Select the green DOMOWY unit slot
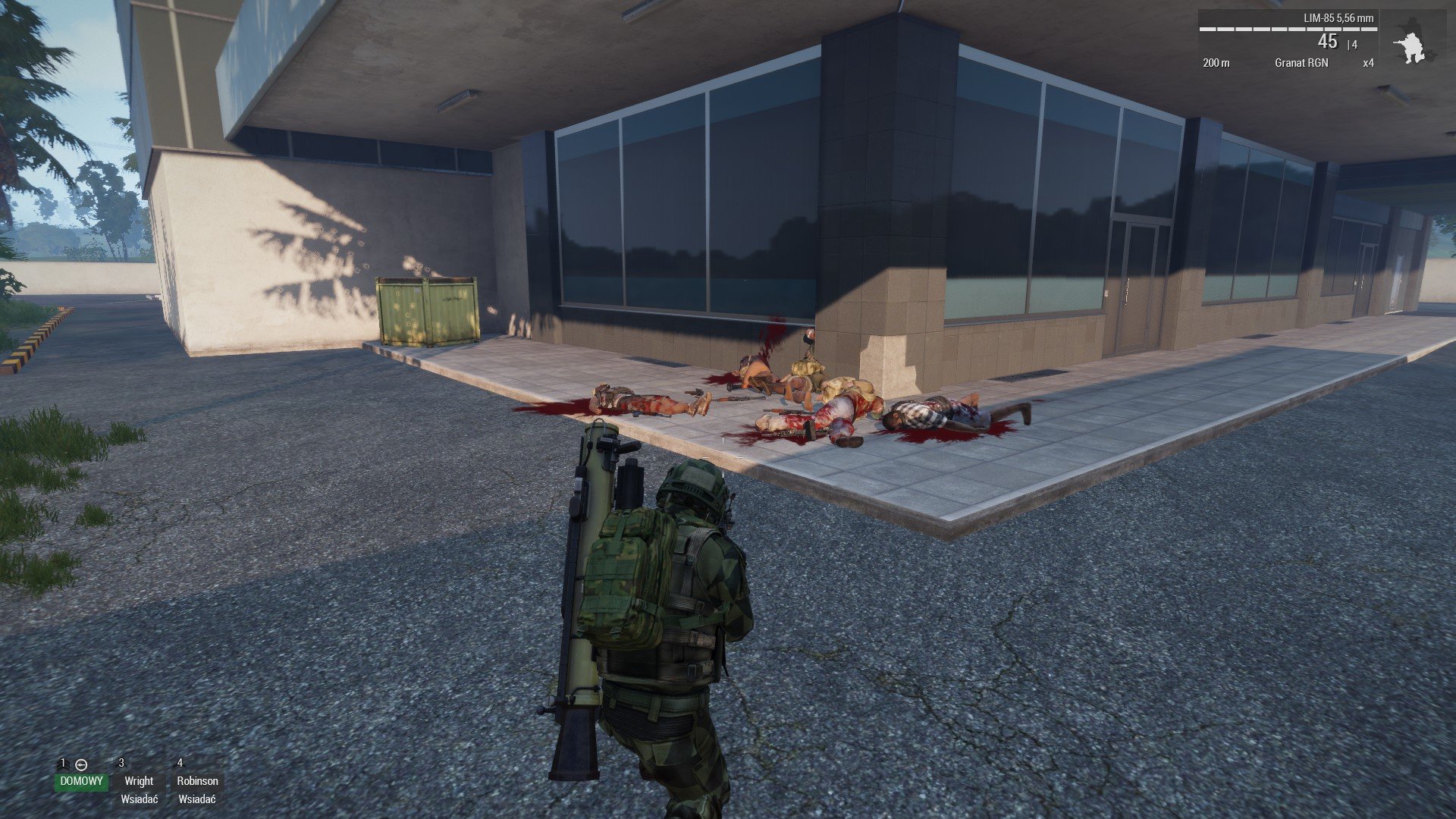Screen dimensions: 1456x819 pos(81,781)
